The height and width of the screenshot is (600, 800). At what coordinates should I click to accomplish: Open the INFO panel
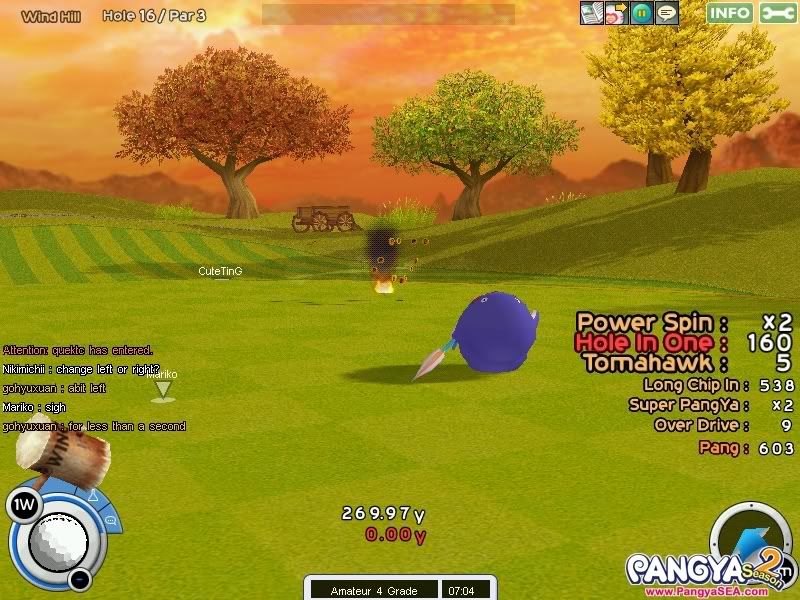pyautogui.click(x=730, y=13)
